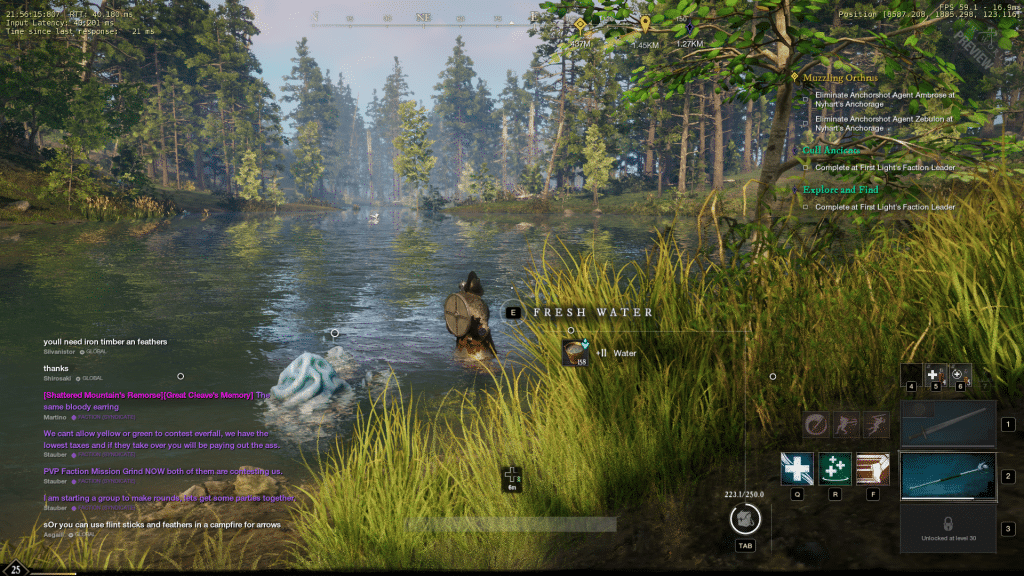Click the yellow pin marker on compass
This screenshot has width=1024, height=576.
click(645, 24)
